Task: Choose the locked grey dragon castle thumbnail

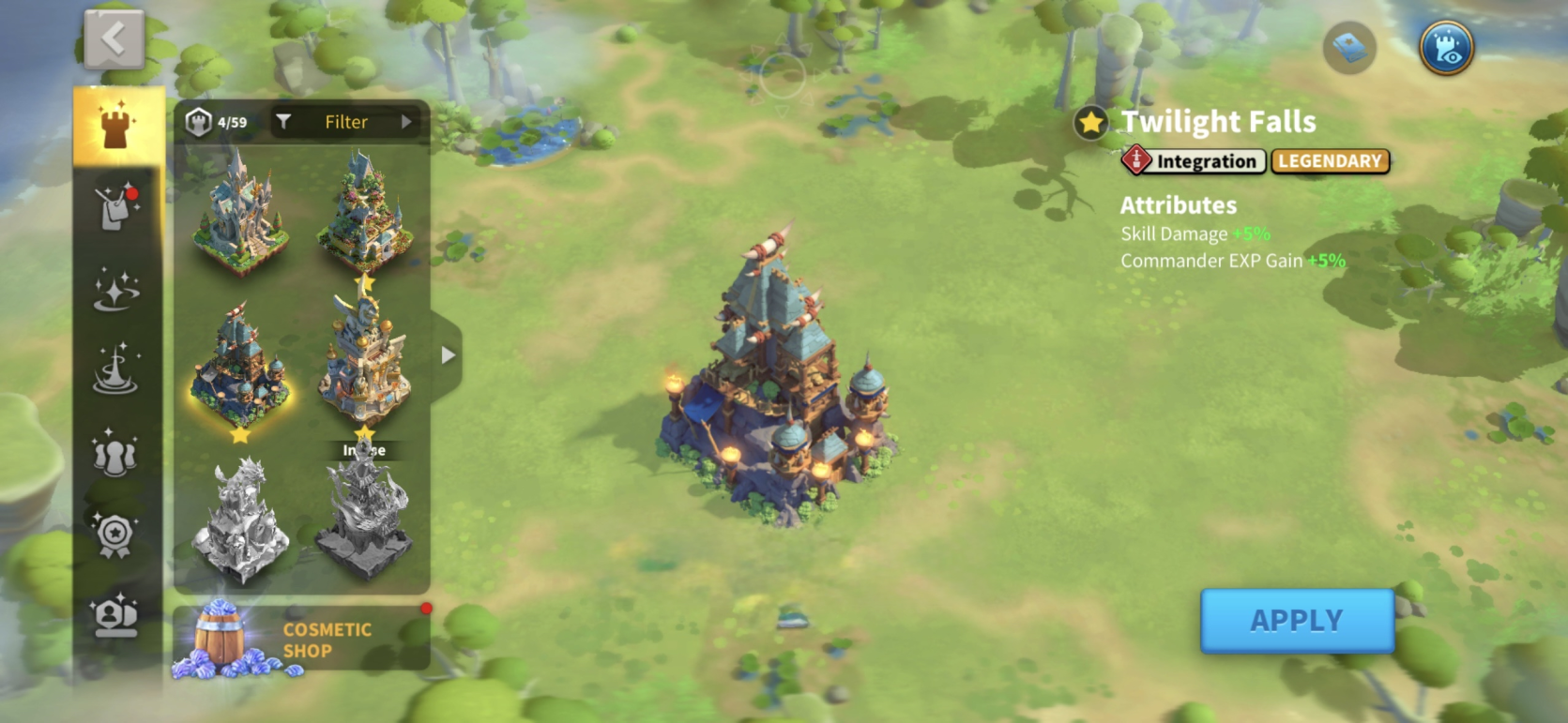Action: 240,519
